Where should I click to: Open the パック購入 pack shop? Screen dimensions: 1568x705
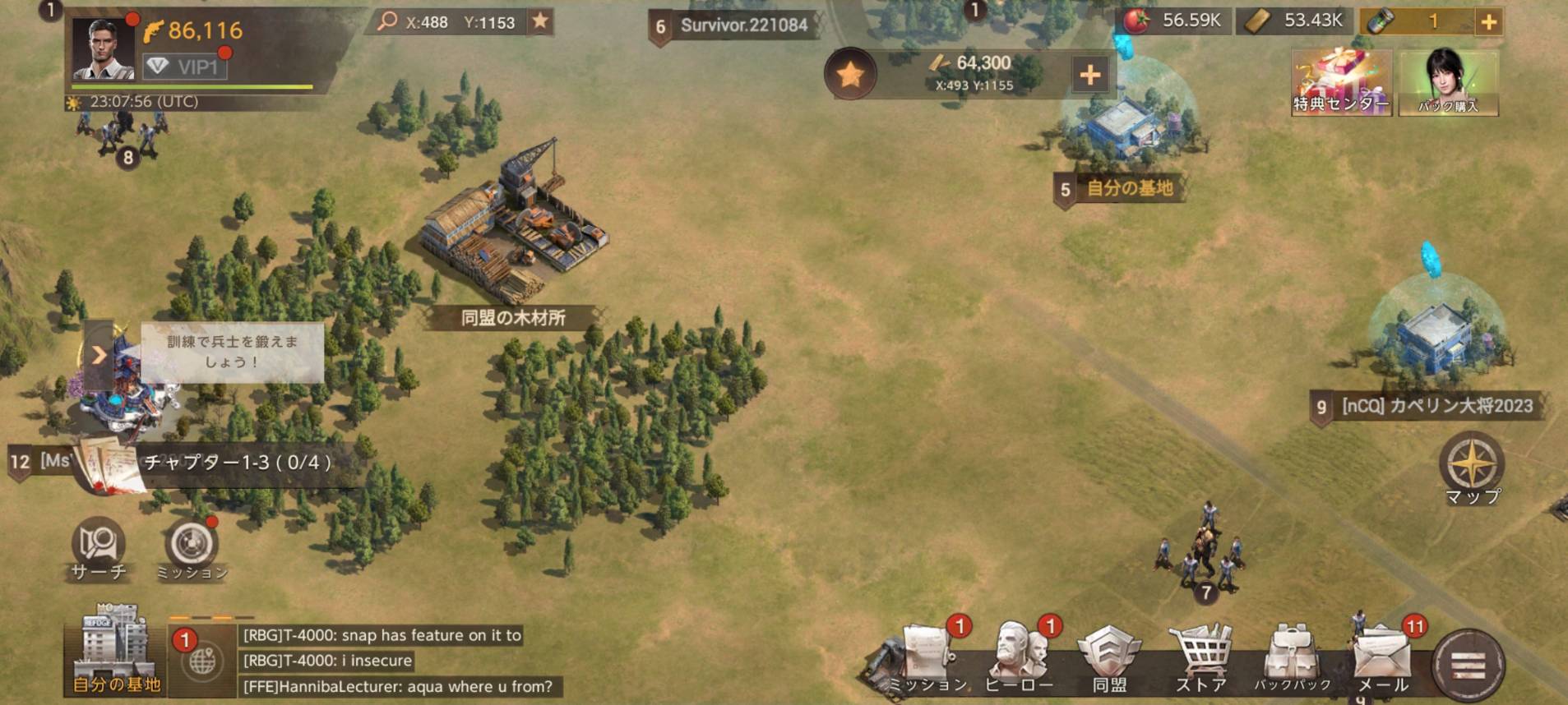tap(1448, 82)
